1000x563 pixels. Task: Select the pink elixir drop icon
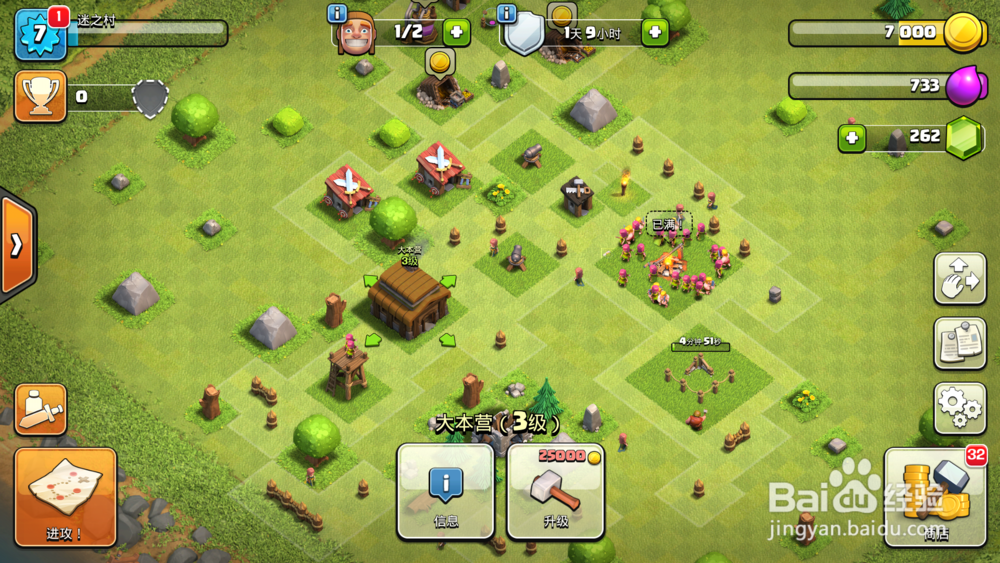click(x=963, y=84)
